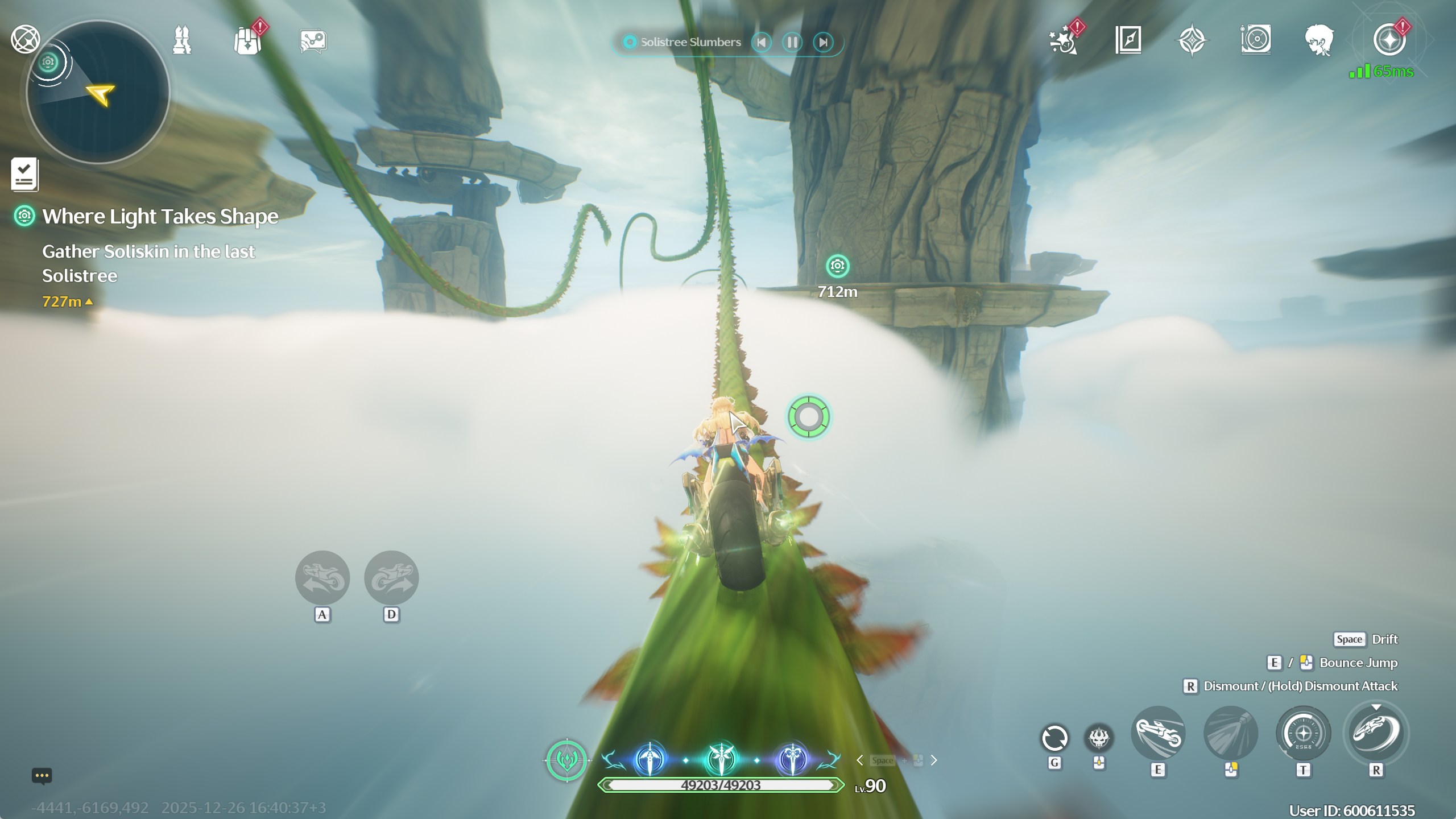Pause the Solistree Slumbers track
This screenshot has height=819, width=1456.
(792, 42)
